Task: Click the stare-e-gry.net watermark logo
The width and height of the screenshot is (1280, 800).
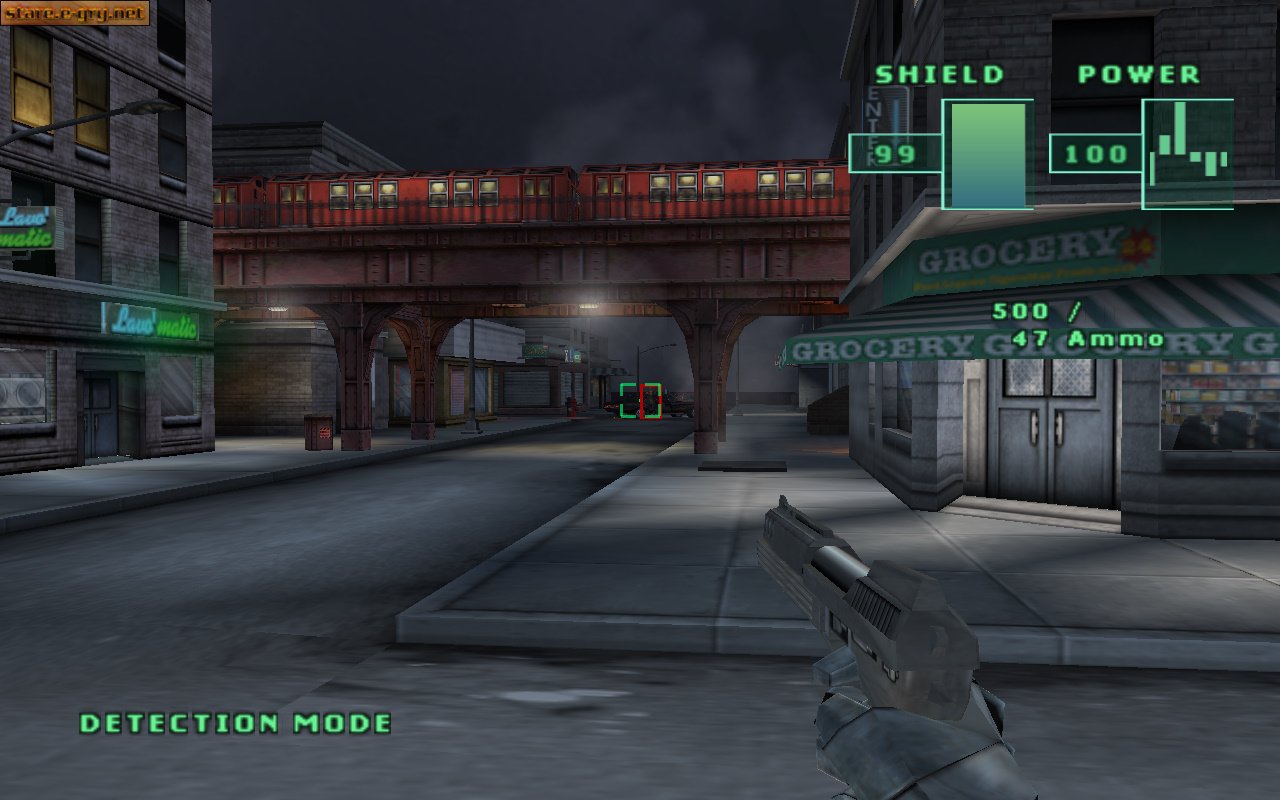Action: (x=75, y=13)
